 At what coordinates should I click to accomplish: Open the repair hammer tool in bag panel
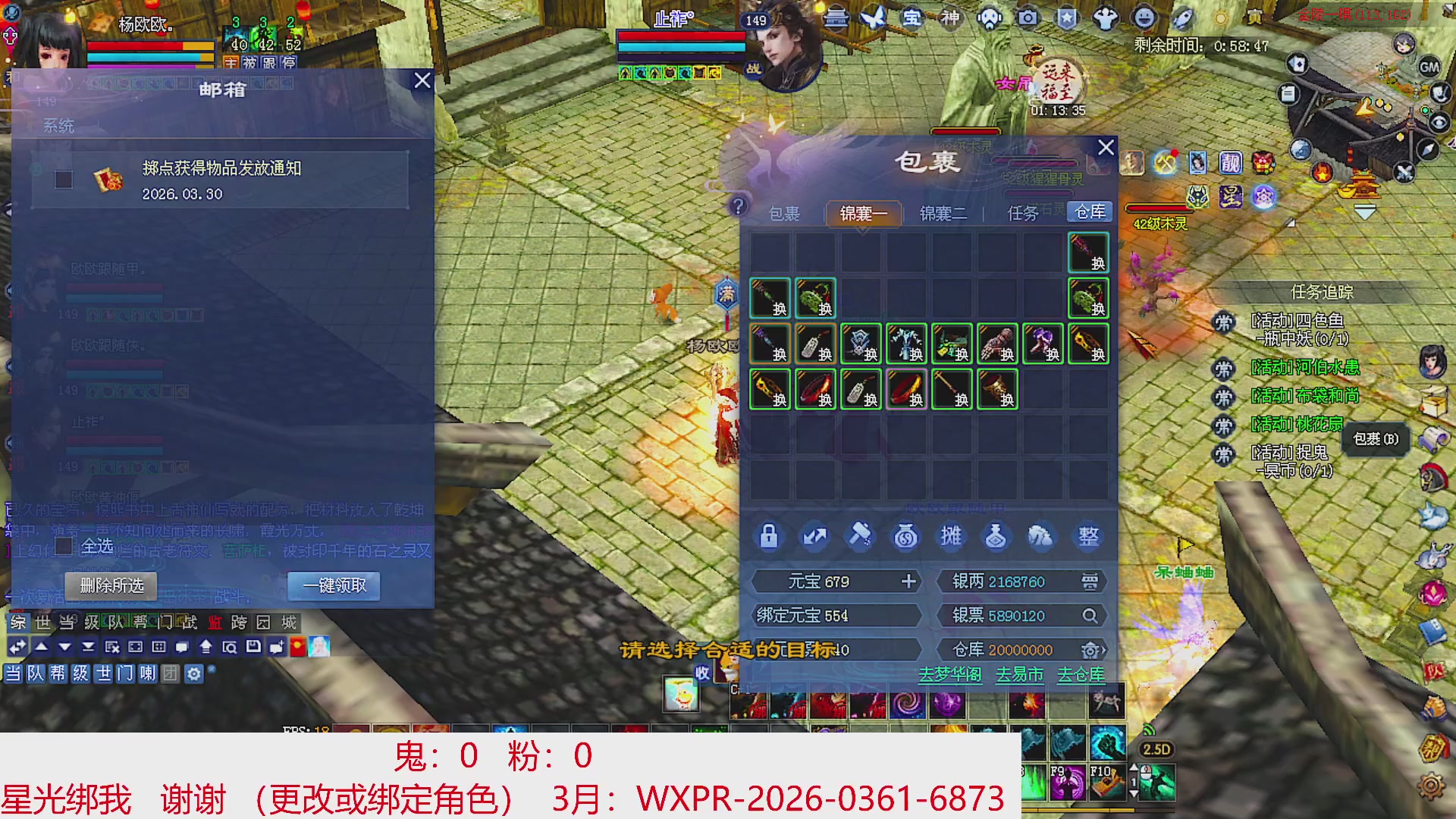tap(861, 536)
